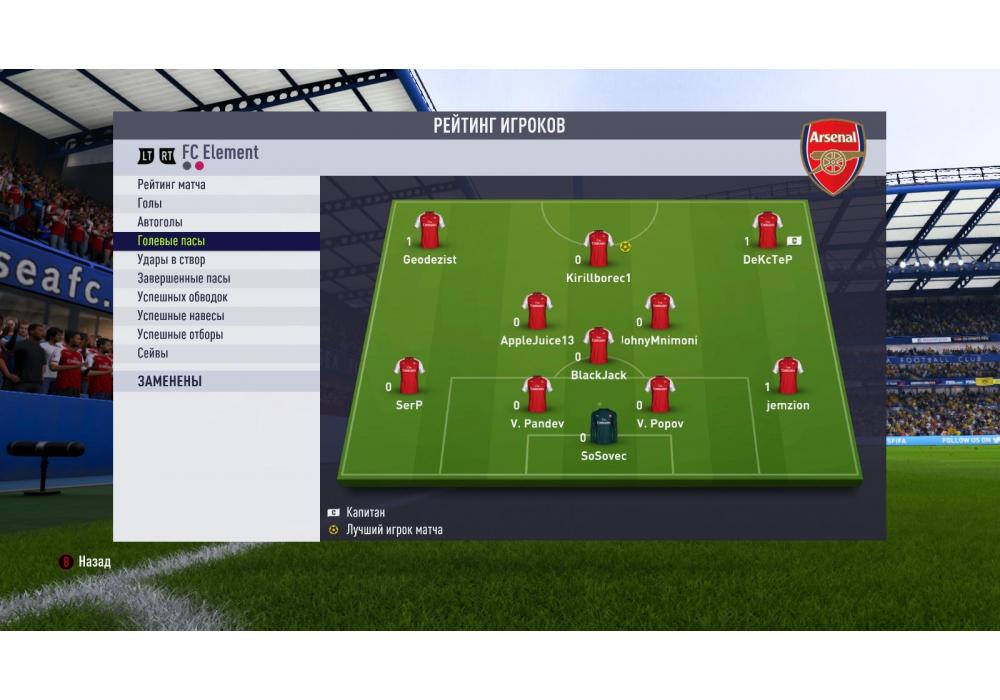Choose wing-back jemzion on the pitch
The width and height of the screenshot is (1000, 700).
pyautogui.click(x=787, y=377)
